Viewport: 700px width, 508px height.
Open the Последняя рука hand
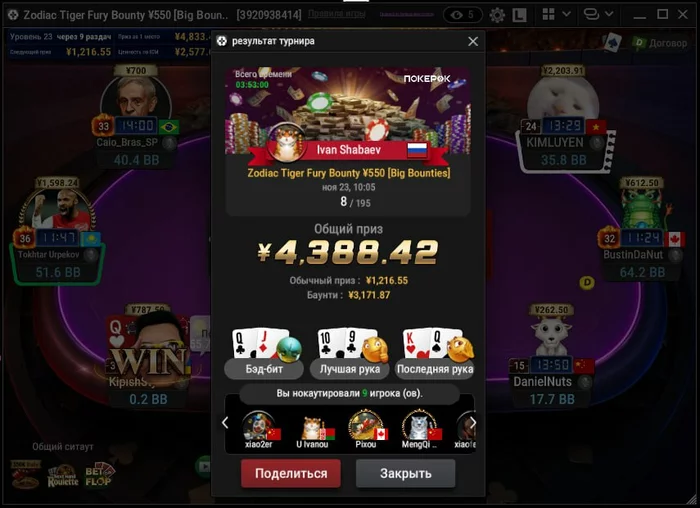tap(435, 352)
